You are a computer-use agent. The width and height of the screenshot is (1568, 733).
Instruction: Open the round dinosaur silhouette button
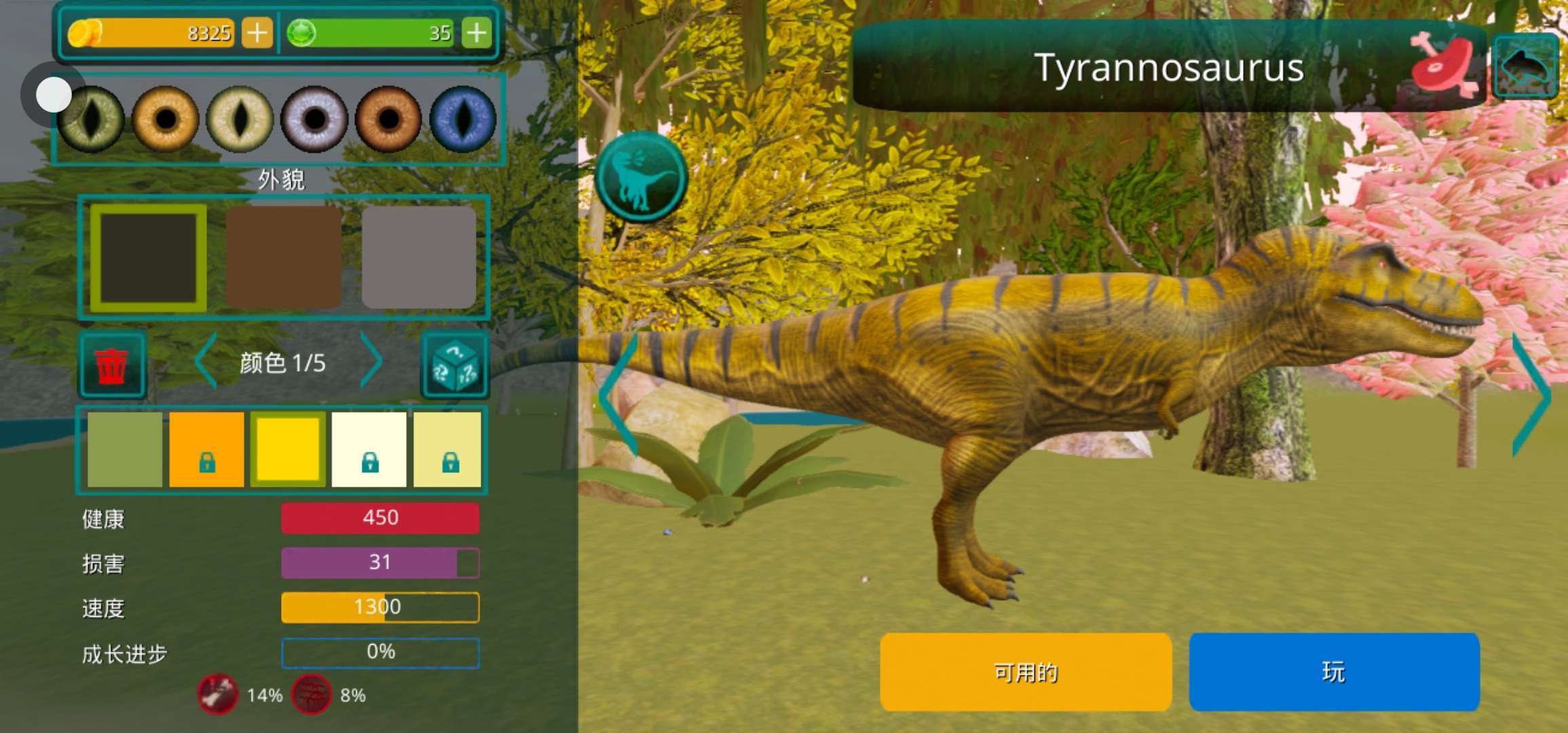tap(641, 177)
